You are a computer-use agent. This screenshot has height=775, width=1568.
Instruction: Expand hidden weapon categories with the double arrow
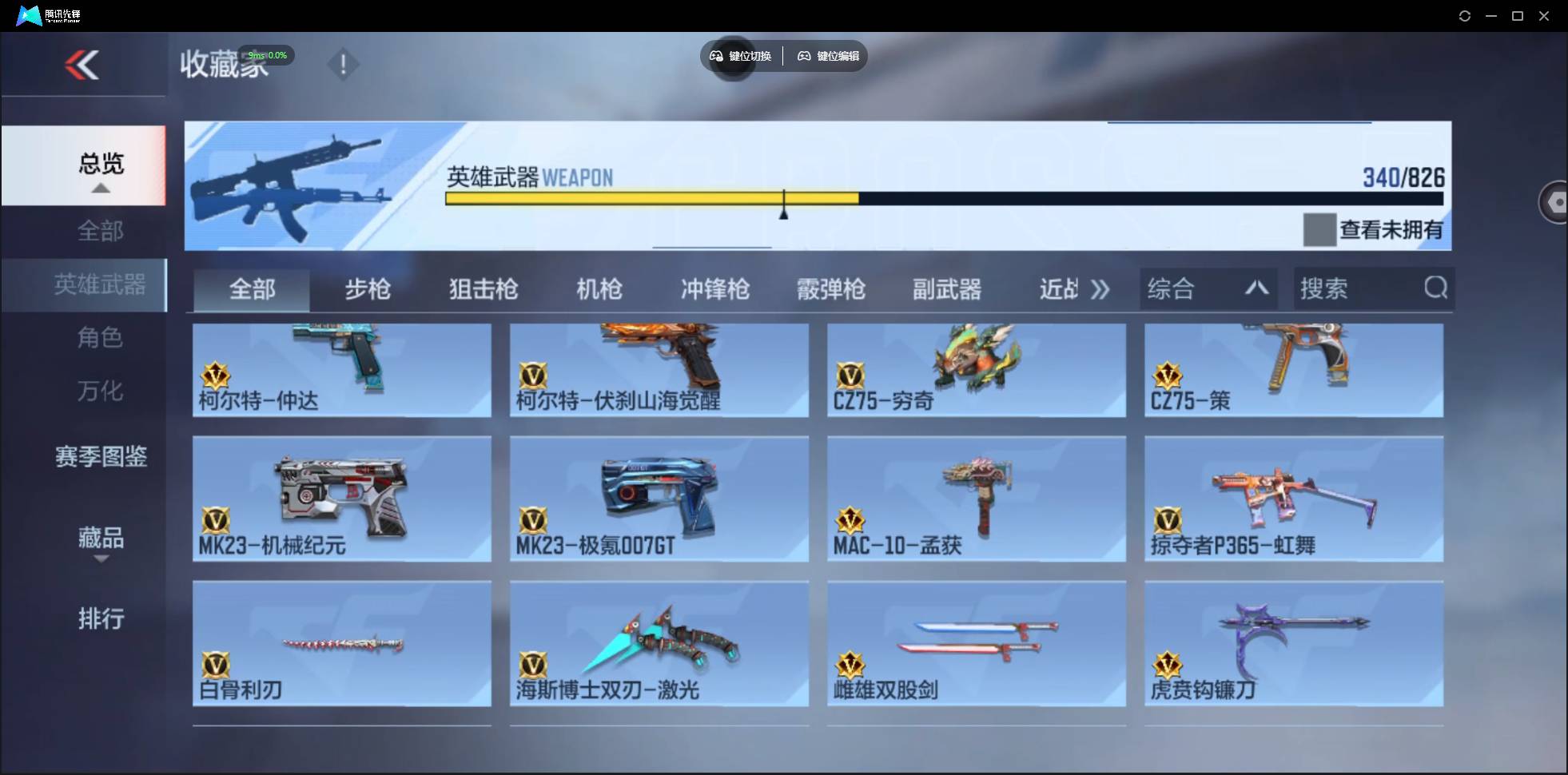click(1100, 289)
